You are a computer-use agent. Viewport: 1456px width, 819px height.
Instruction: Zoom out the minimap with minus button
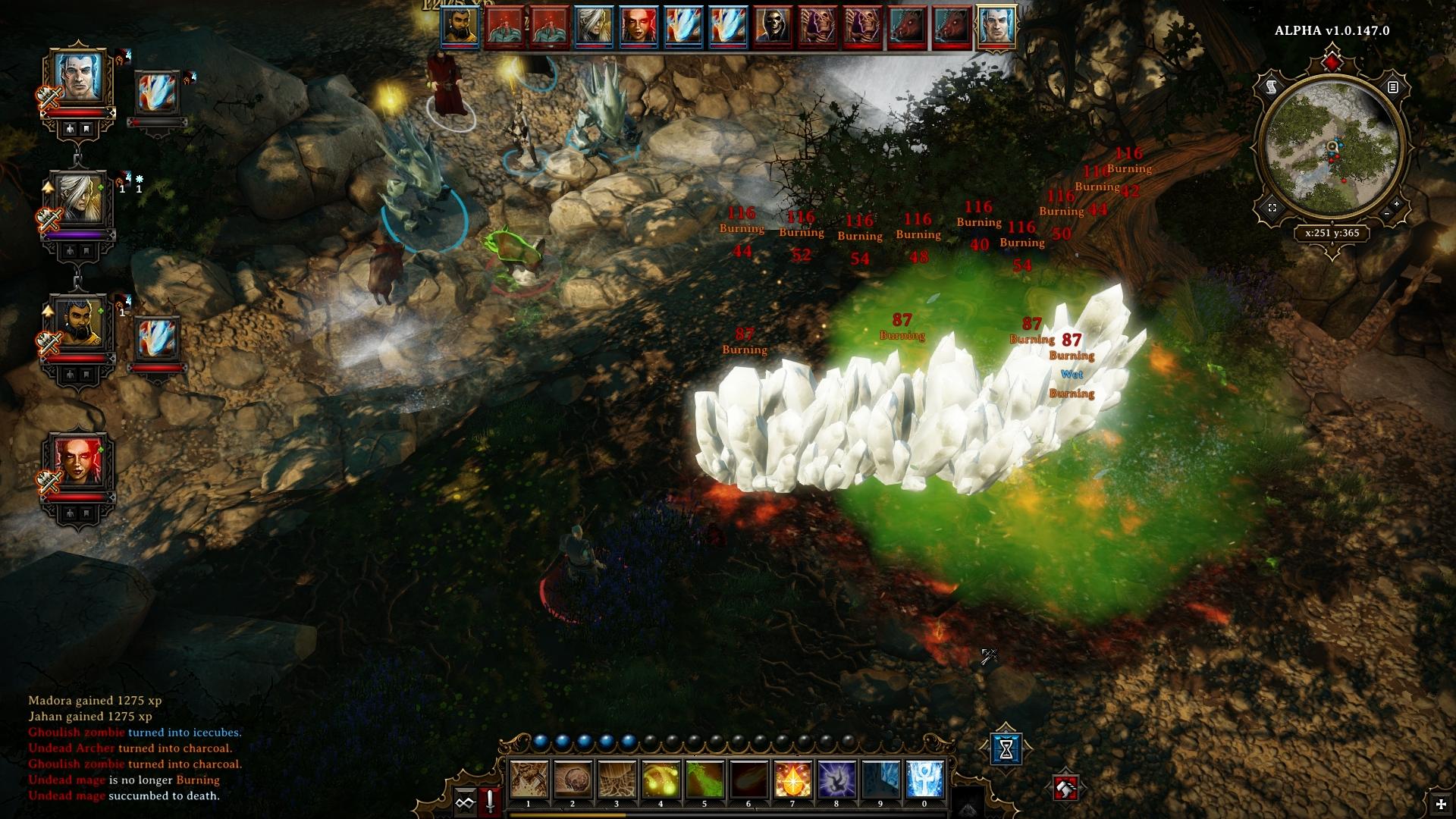tap(1386, 215)
